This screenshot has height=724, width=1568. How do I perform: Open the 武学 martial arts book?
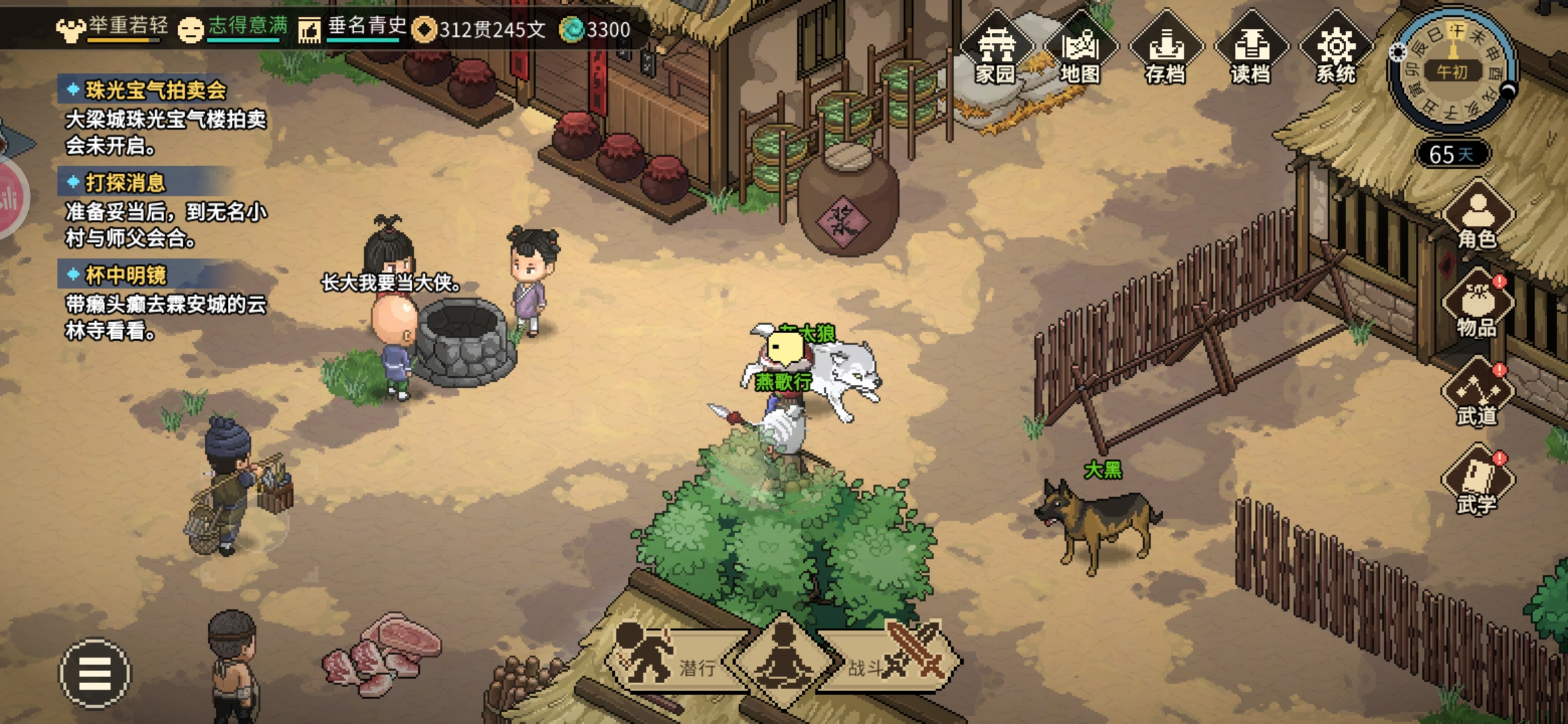(1478, 483)
